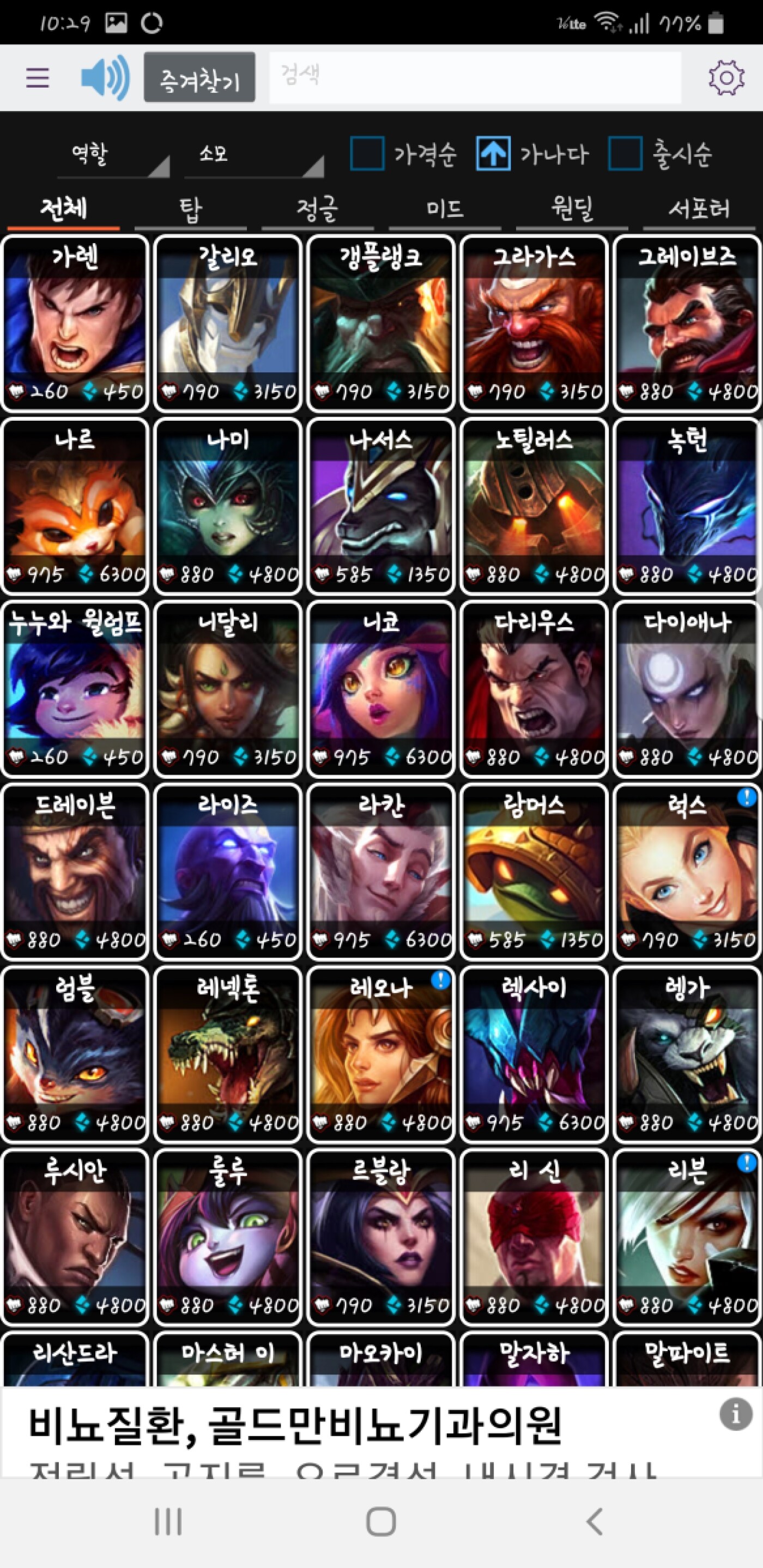Select the 서포터 champion tab
The image size is (763, 1568).
click(x=699, y=210)
